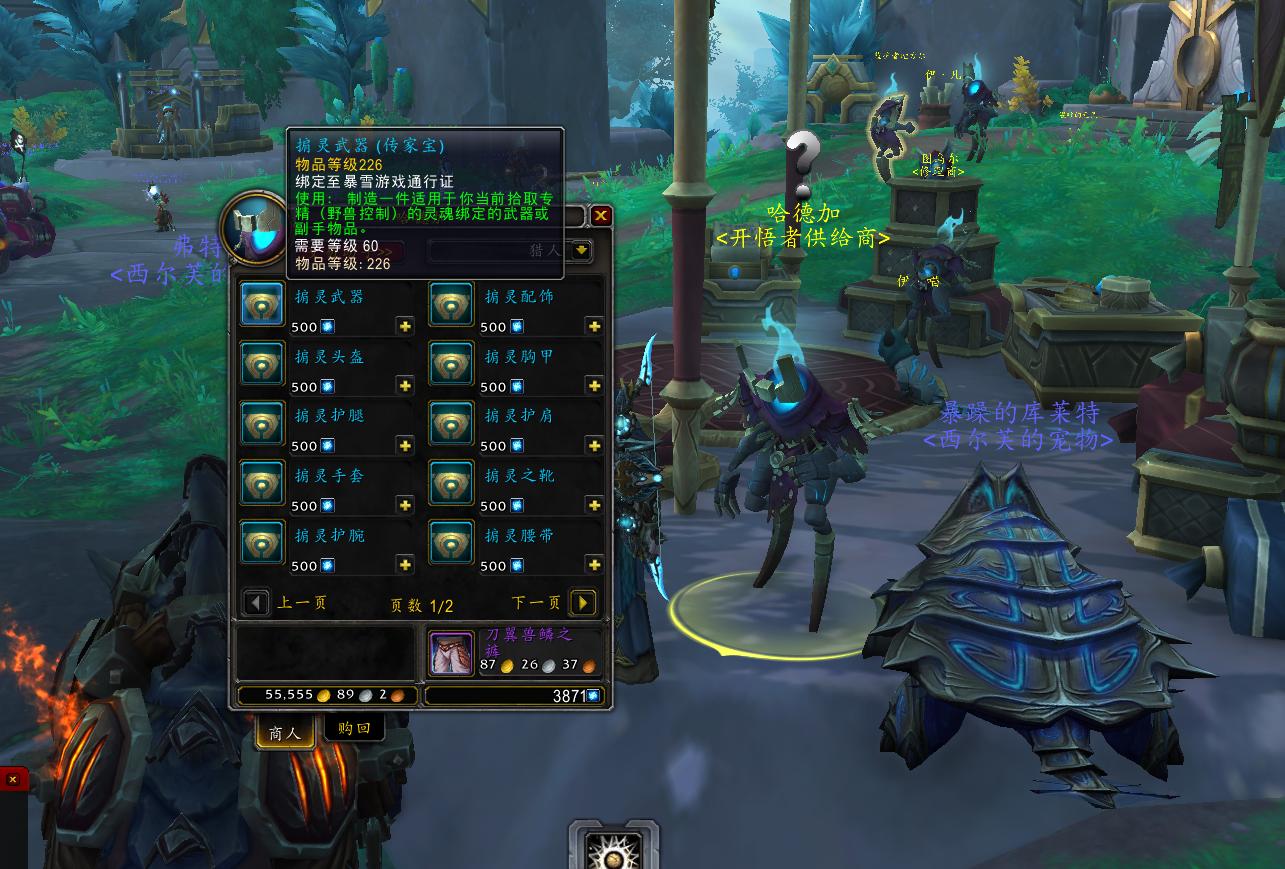Image resolution: width=1285 pixels, height=869 pixels.
Task: Click the plus button beside 捐灵腰带
Action: [594, 566]
